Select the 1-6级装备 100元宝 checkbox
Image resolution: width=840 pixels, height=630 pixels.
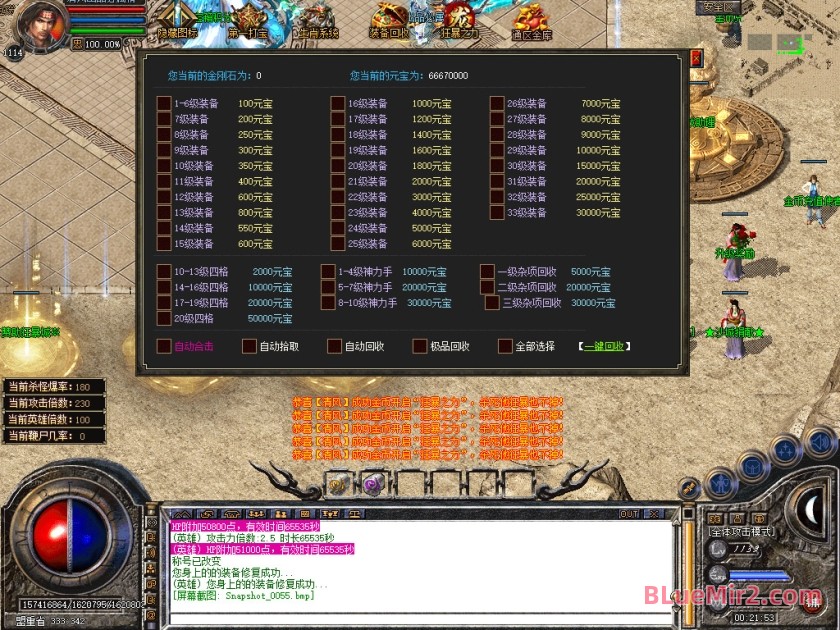(x=164, y=103)
